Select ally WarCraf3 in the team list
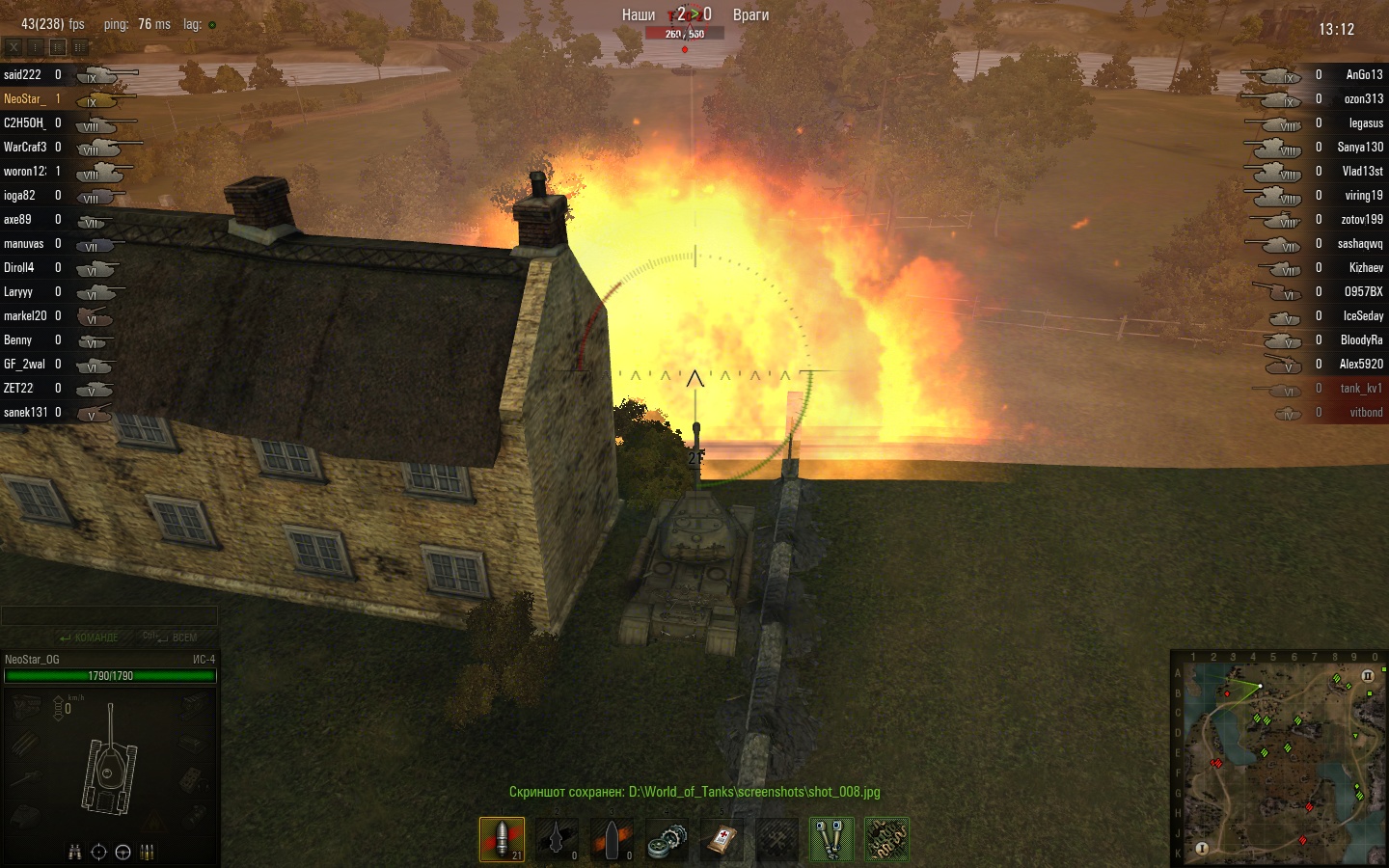The image size is (1389, 868). click(x=25, y=148)
